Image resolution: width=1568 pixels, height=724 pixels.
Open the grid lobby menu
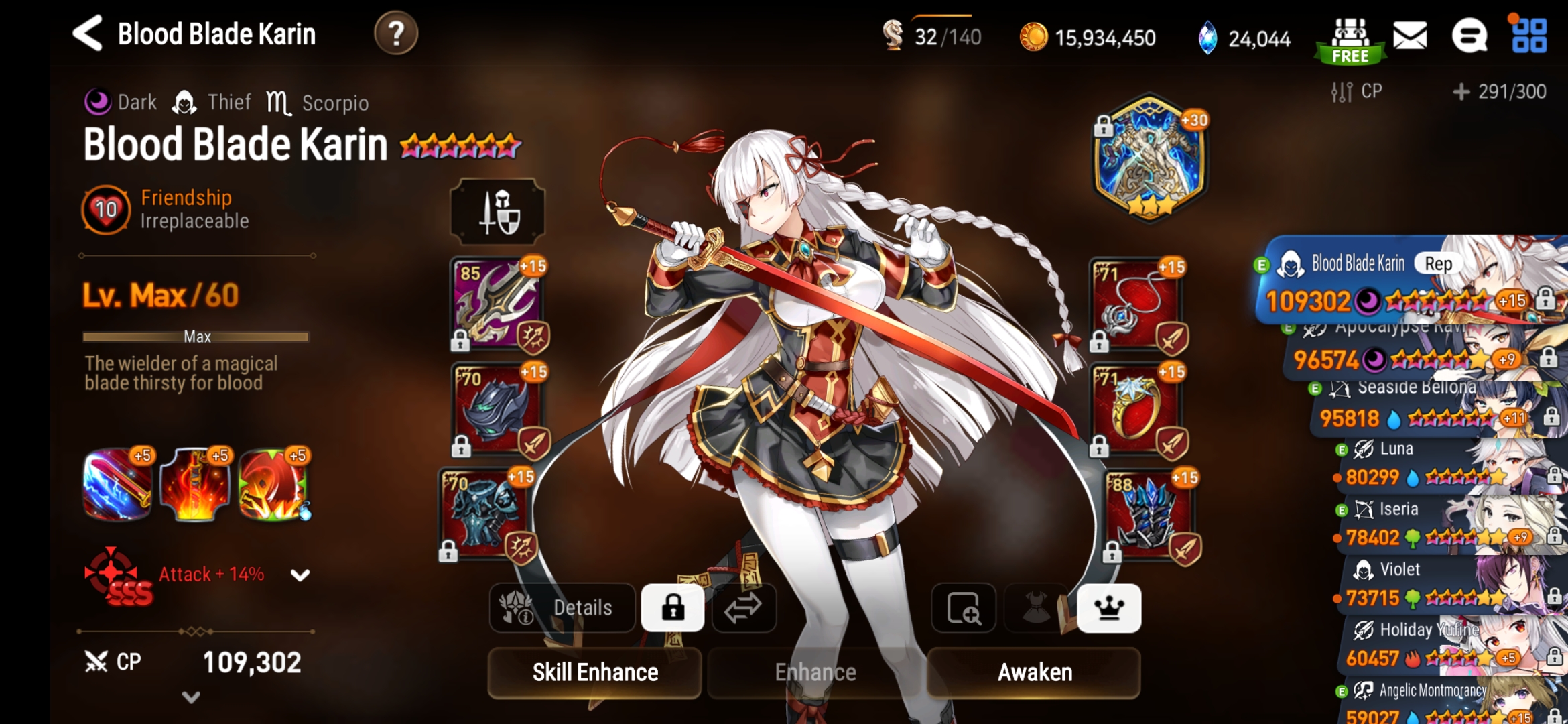[x=1528, y=36]
